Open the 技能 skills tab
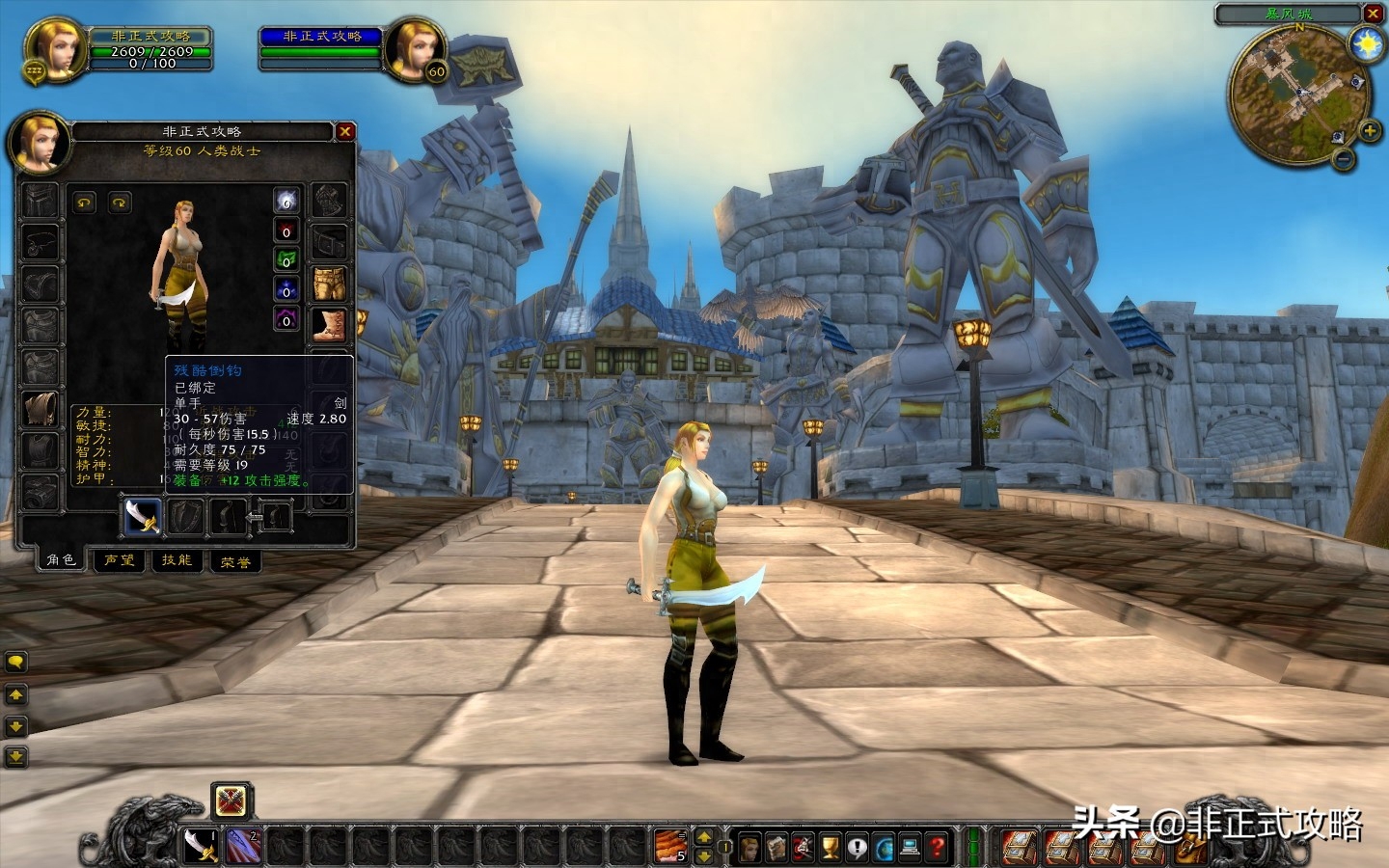This screenshot has height=868, width=1389. pyautogui.click(x=177, y=560)
